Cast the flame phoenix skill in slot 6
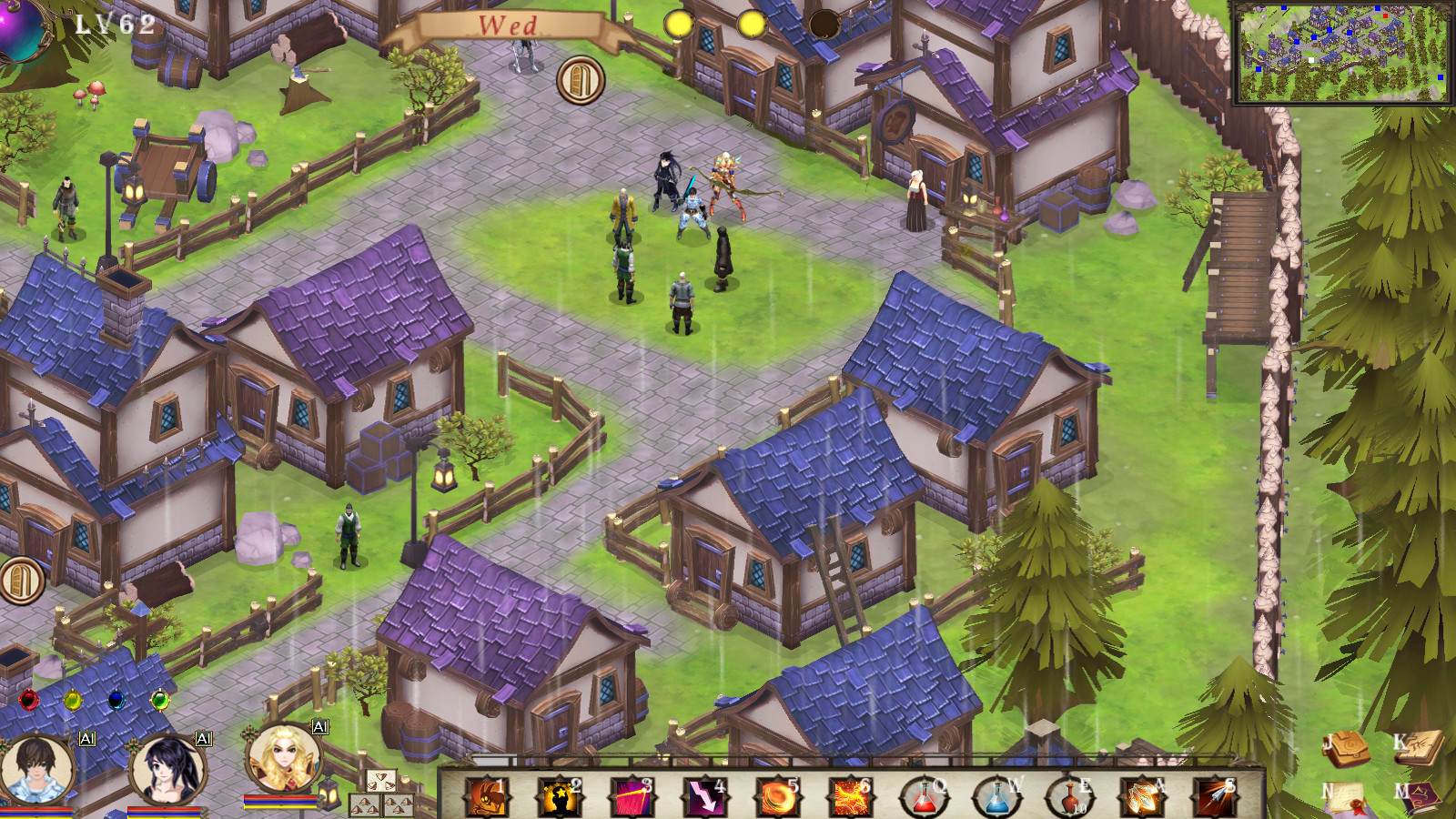 [x=850, y=796]
